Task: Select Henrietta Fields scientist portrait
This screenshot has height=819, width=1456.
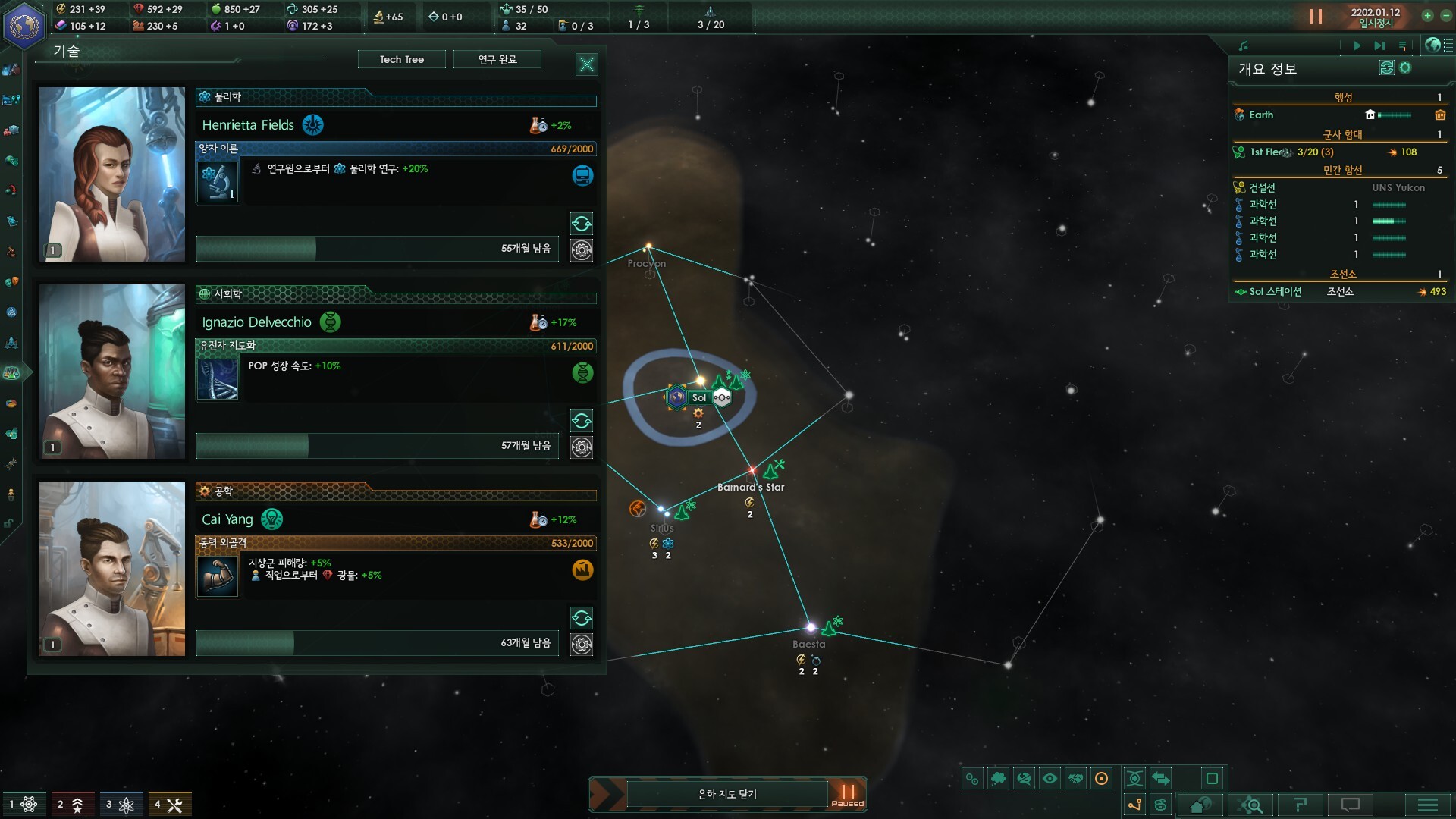Action: point(112,174)
